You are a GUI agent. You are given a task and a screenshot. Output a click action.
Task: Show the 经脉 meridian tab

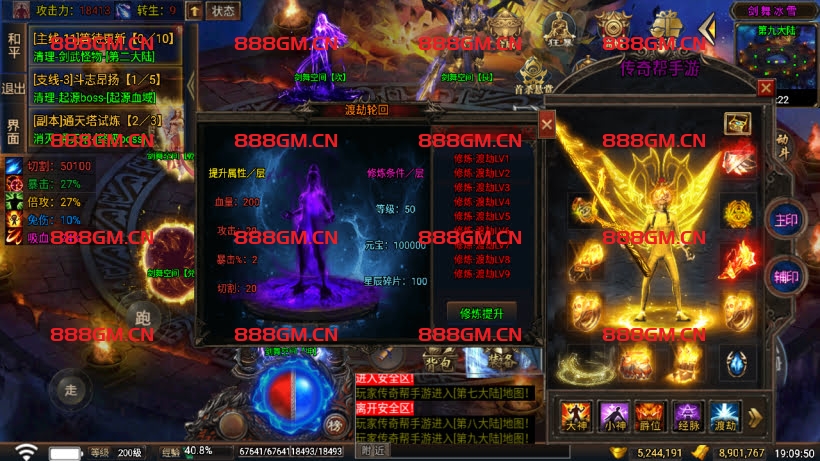tap(687, 414)
